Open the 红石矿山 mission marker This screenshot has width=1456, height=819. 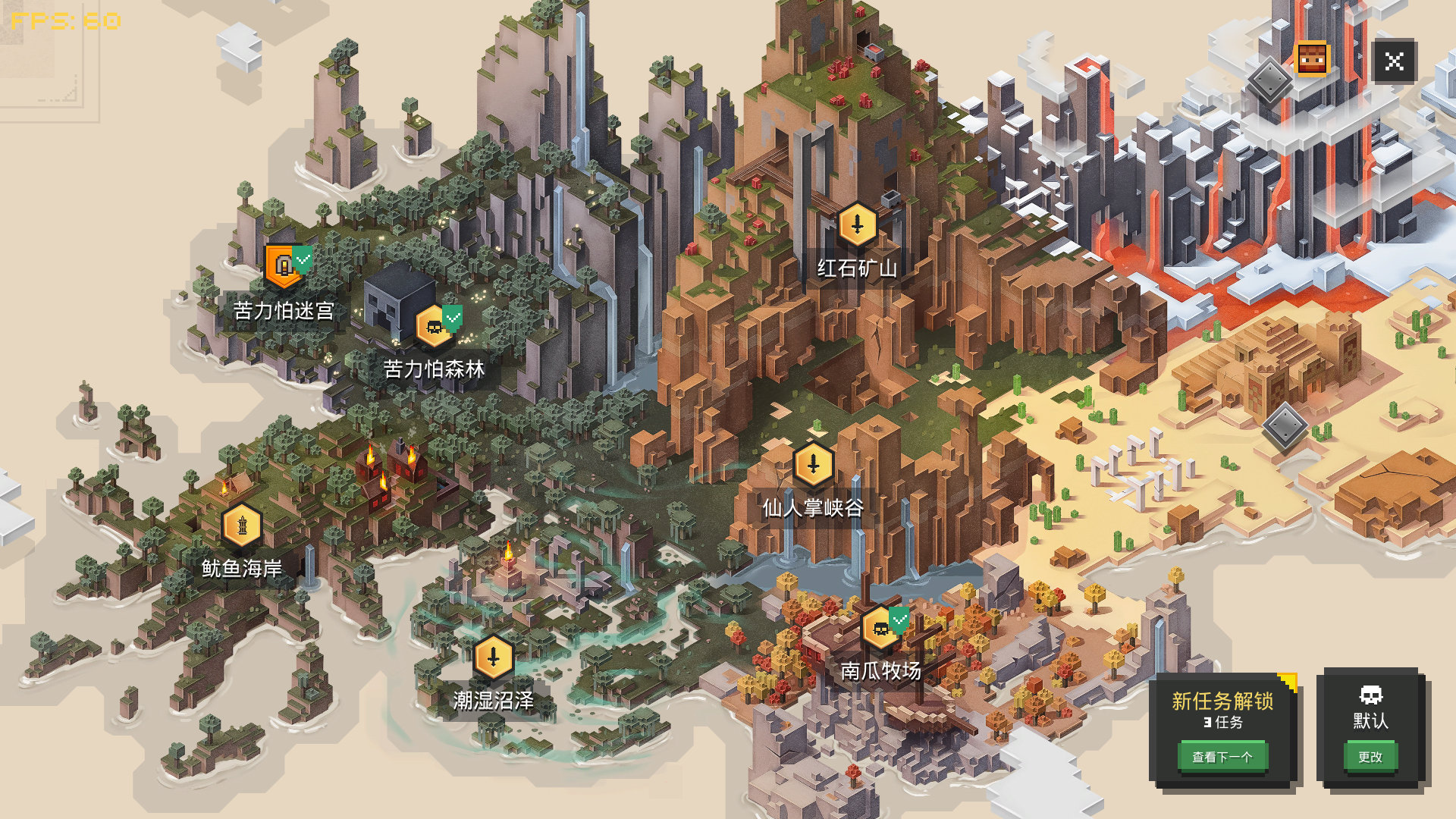click(x=858, y=224)
